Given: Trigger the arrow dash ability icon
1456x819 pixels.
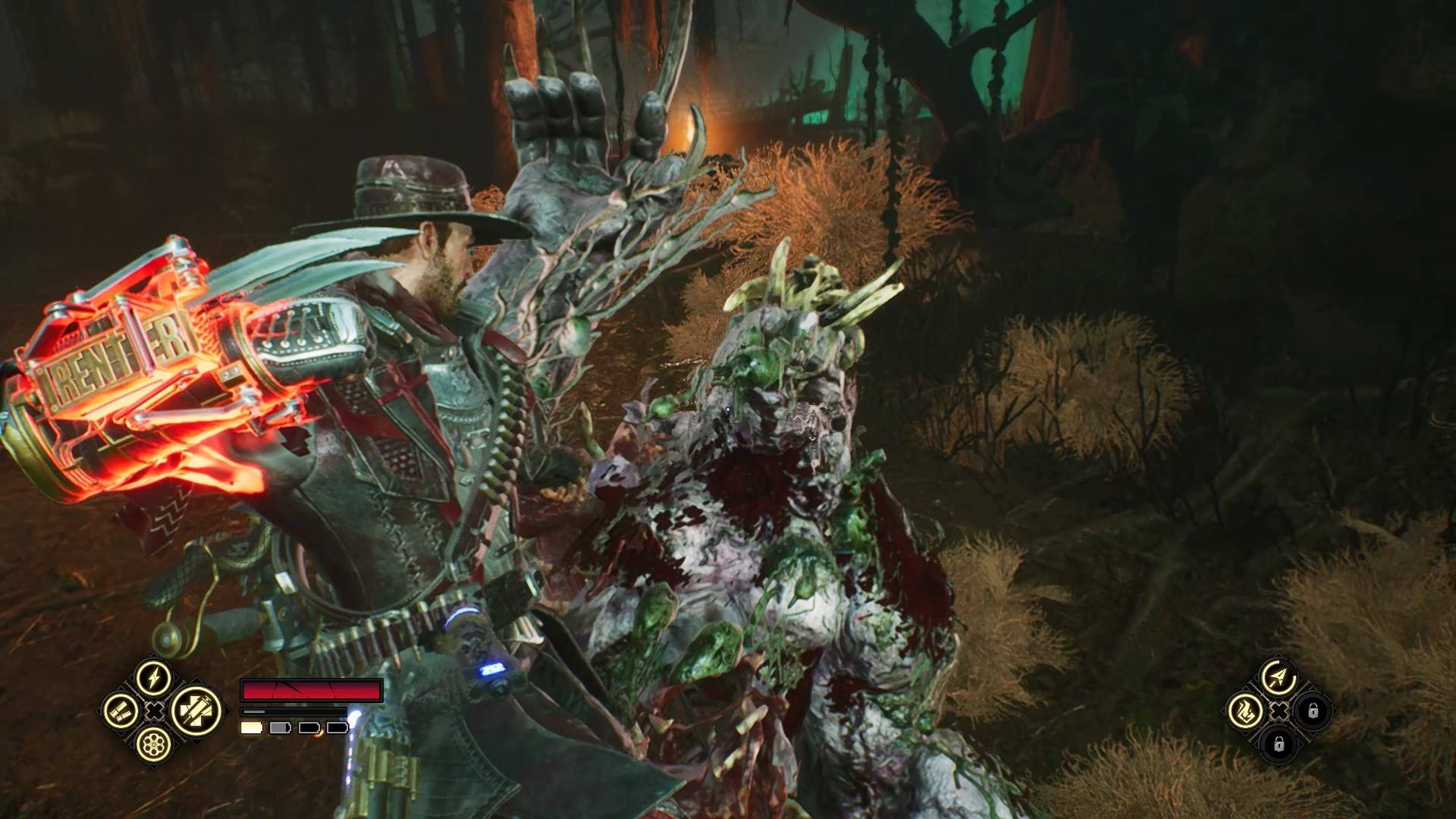Looking at the screenshot, I should [x=1279, y=676].
